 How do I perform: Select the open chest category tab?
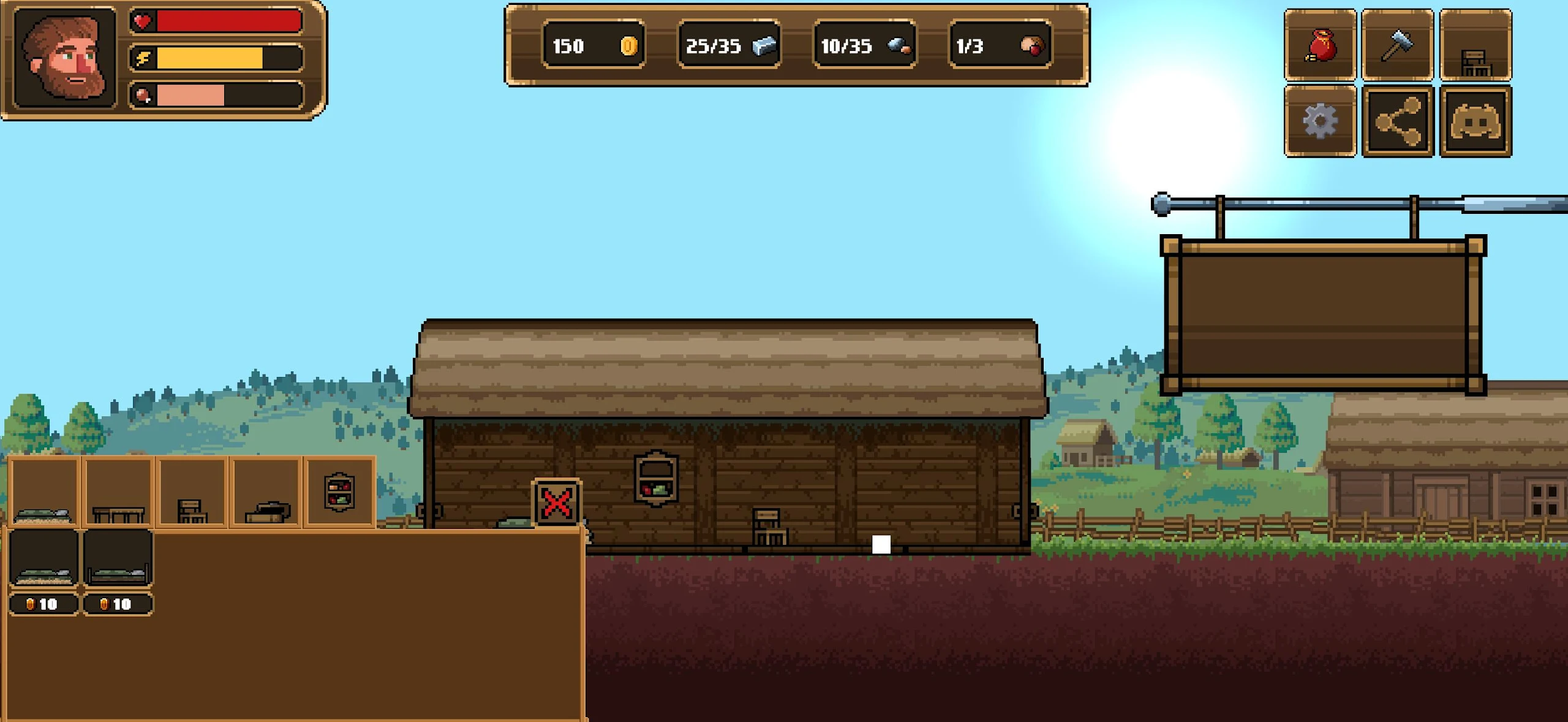coord(266,492)
